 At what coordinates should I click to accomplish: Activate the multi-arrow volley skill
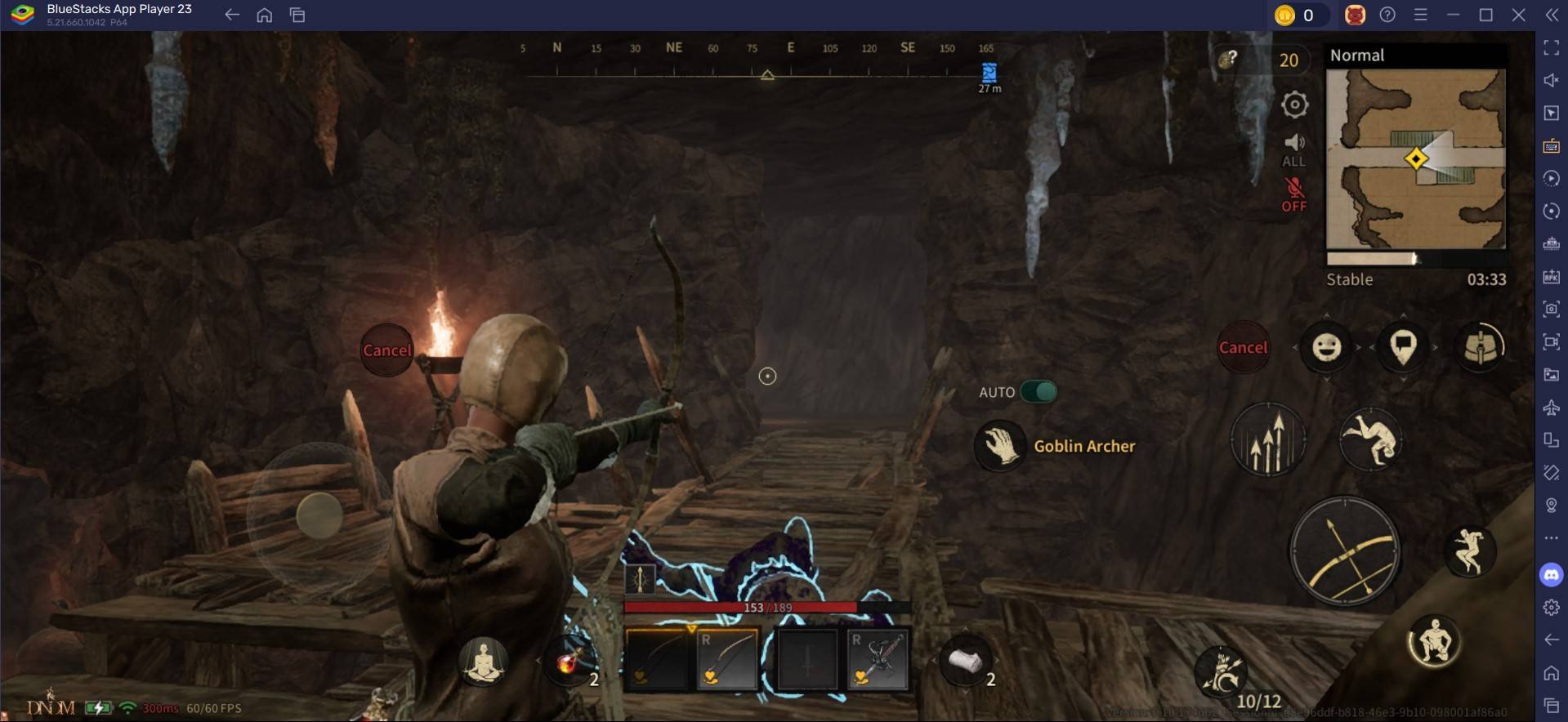1267,440
